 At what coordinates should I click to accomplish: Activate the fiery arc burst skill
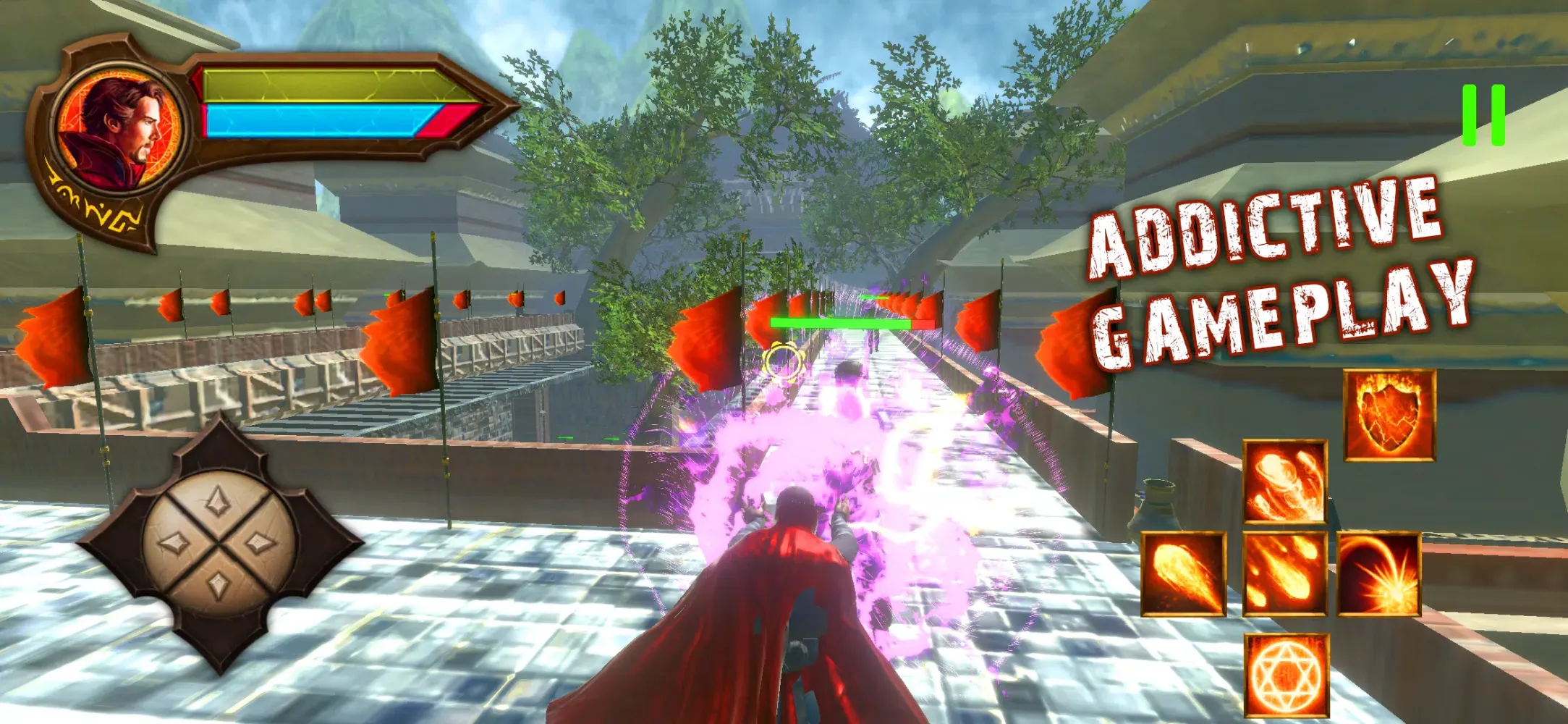(x=1379, y=574)
